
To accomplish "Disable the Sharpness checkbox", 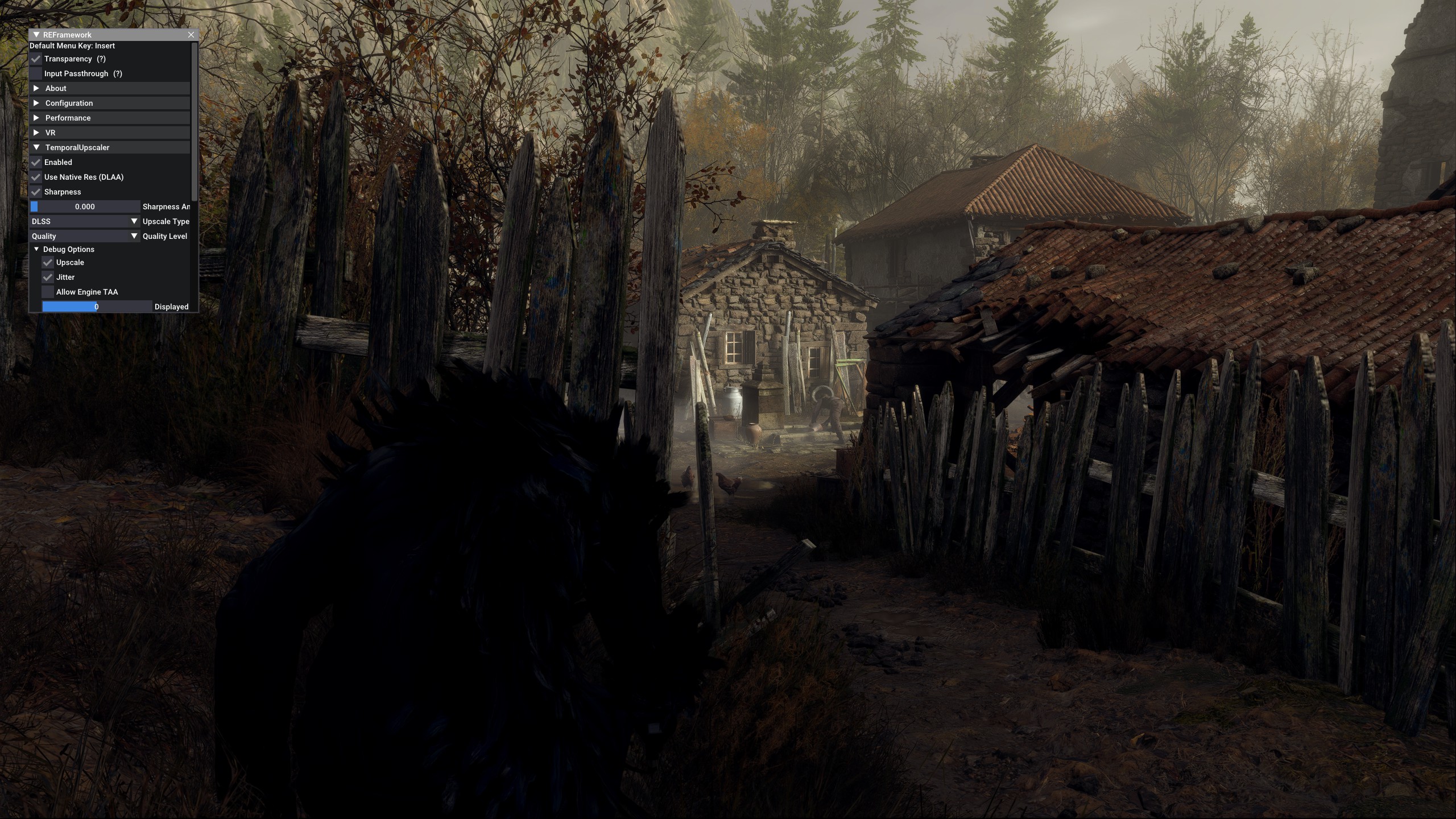I will point(36,192).
